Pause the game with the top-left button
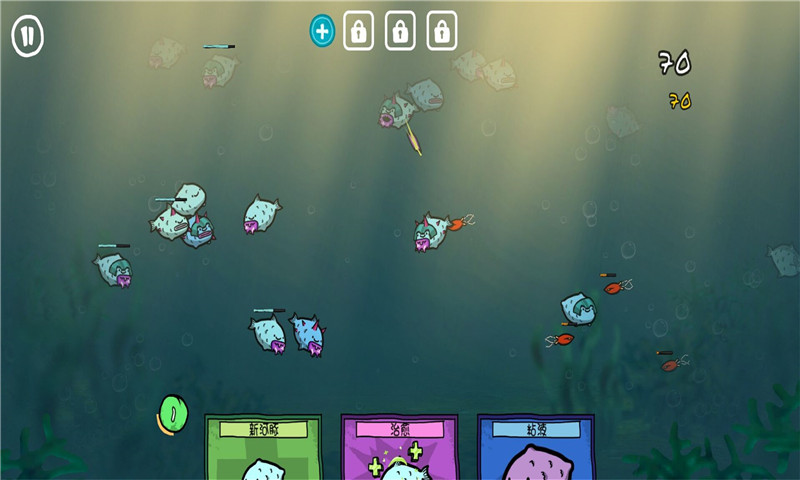The image size is (800, 480). pyautogui.click(x=27, y=37)
